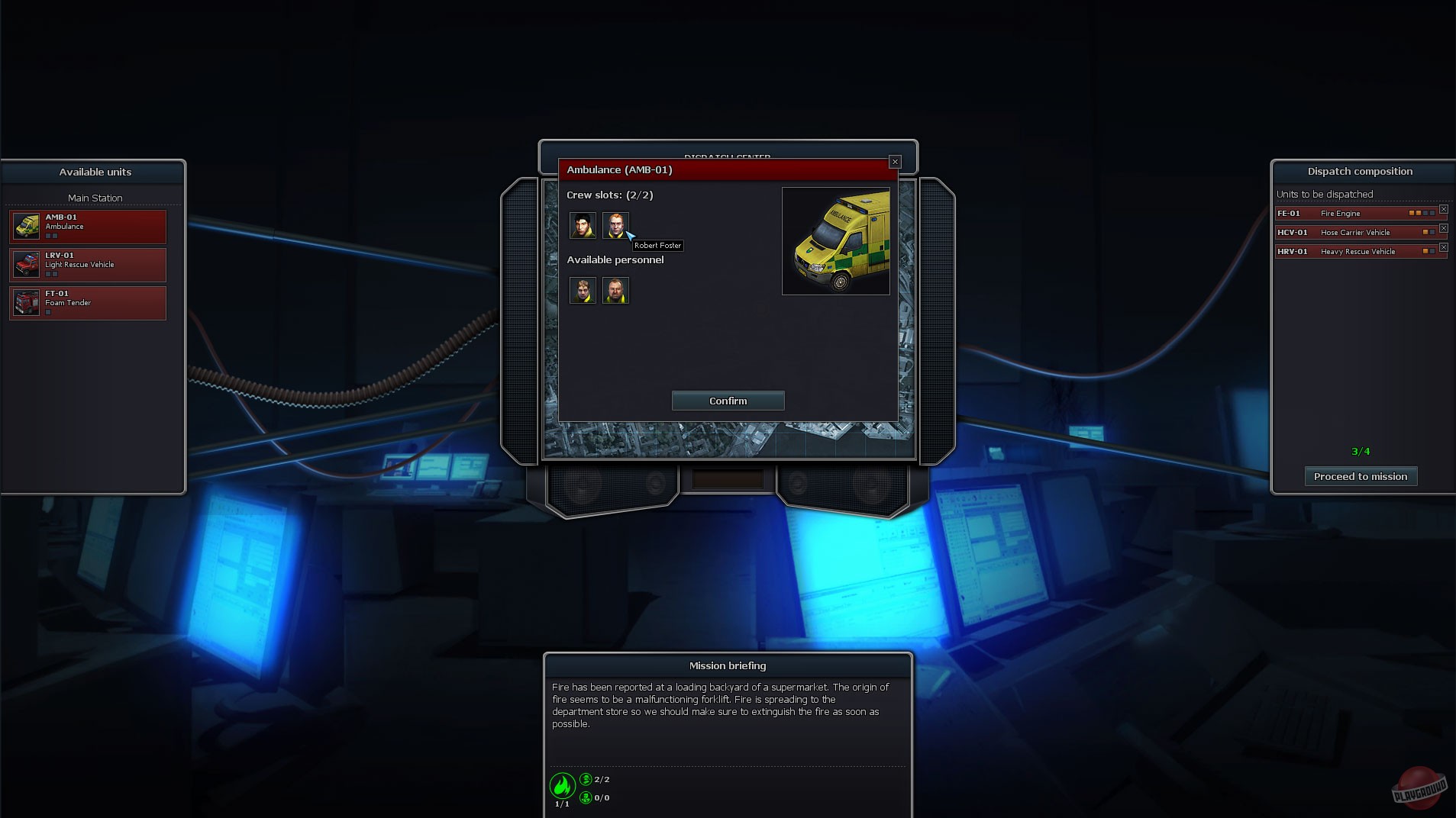Viewport: 1456px width, 818px height.
Task: Click the dark-haired medic in crew slots
Action: click(583, 226)
